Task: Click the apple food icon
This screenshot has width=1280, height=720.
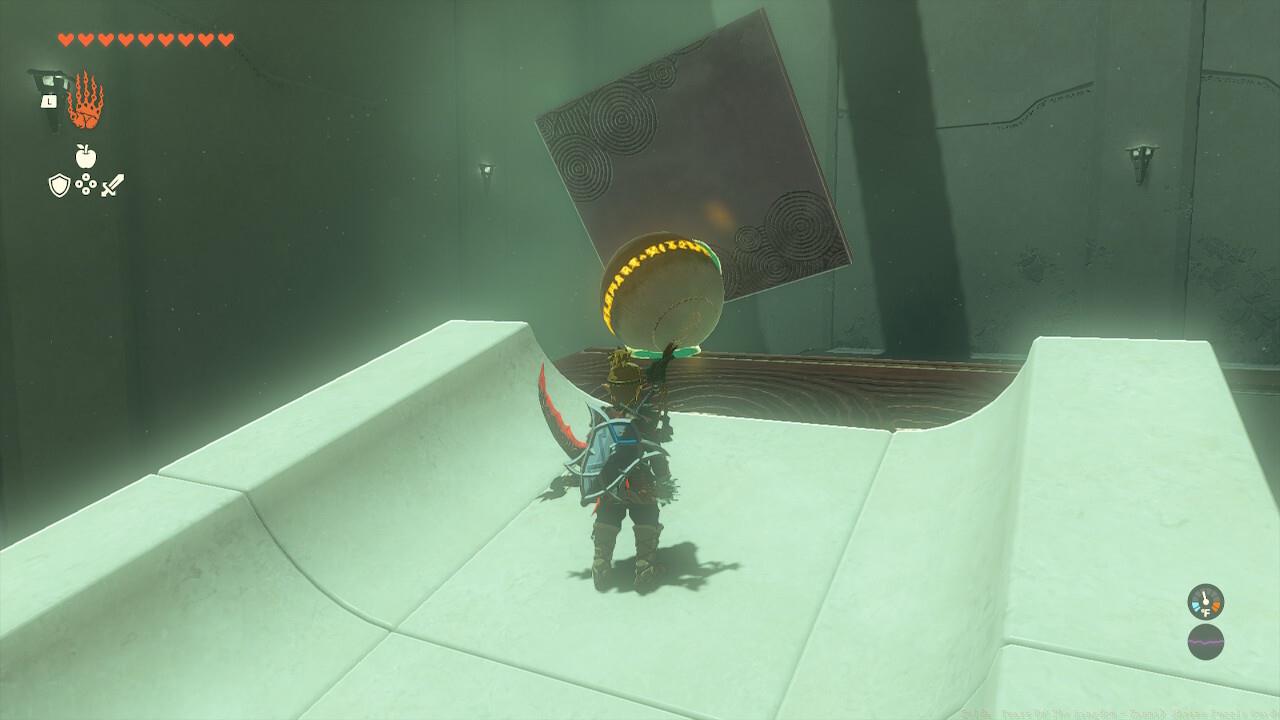Action: click(84, 156)
